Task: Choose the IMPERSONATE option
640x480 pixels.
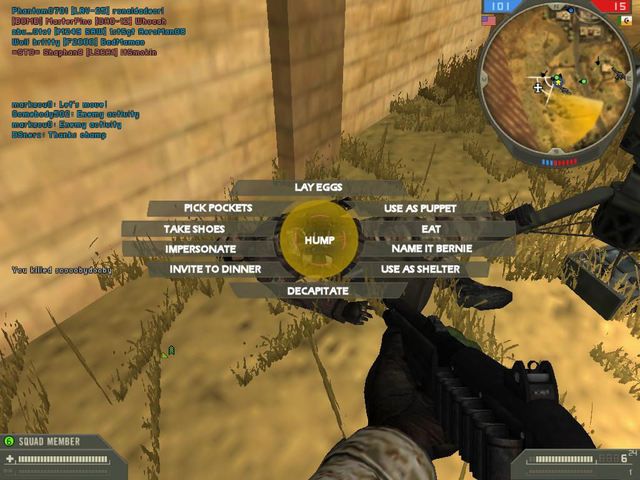Action: 201,249
